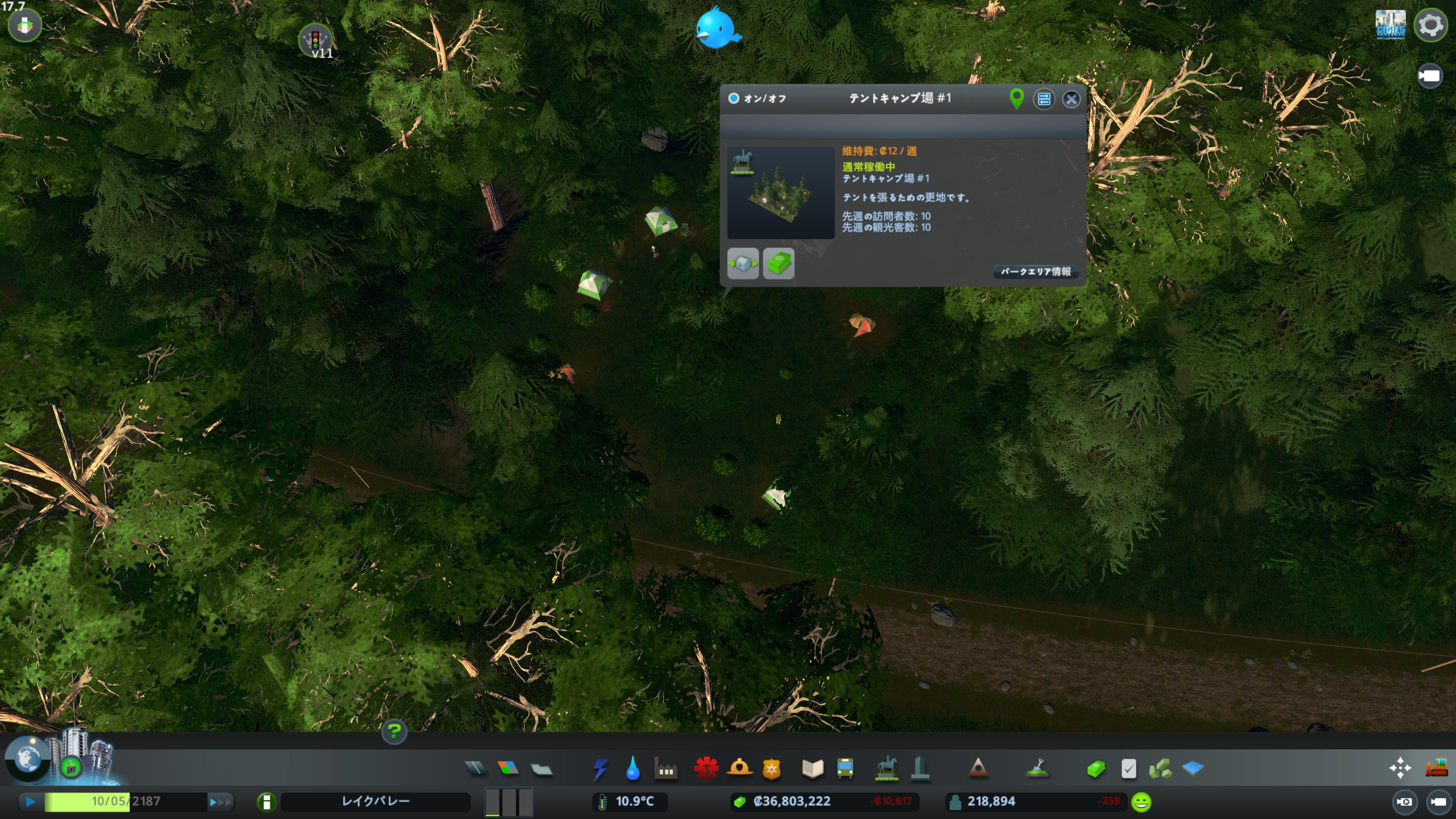Close the テントキャンプ場 #1 info panel
This screenshot has height=819, width=1456.
pyautogui.click(x=1070, y=99)
